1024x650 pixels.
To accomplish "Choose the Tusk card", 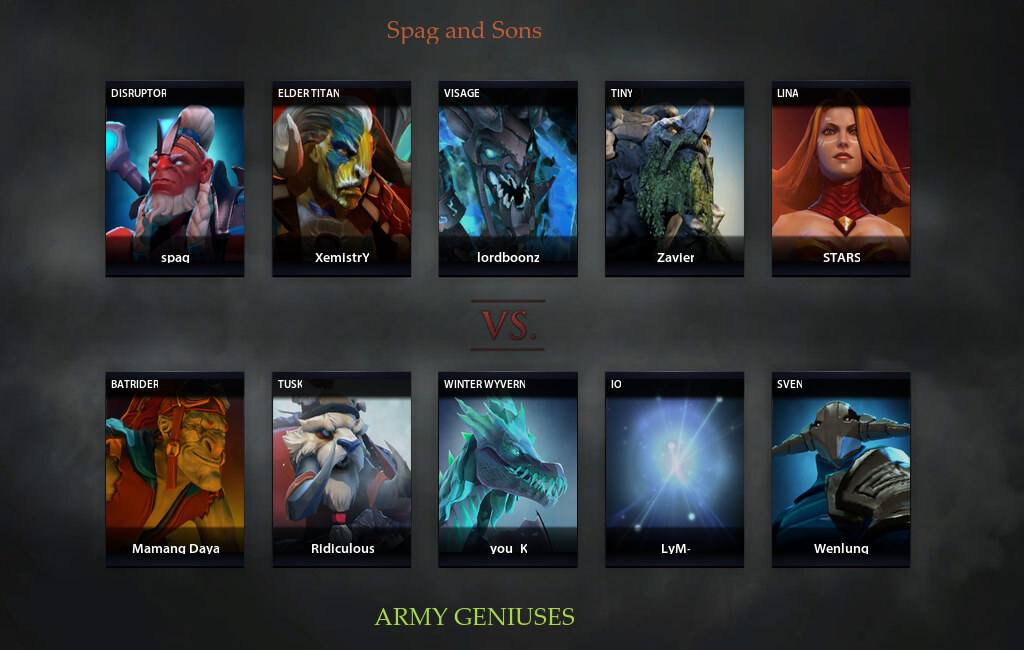I will click(341, 469).
